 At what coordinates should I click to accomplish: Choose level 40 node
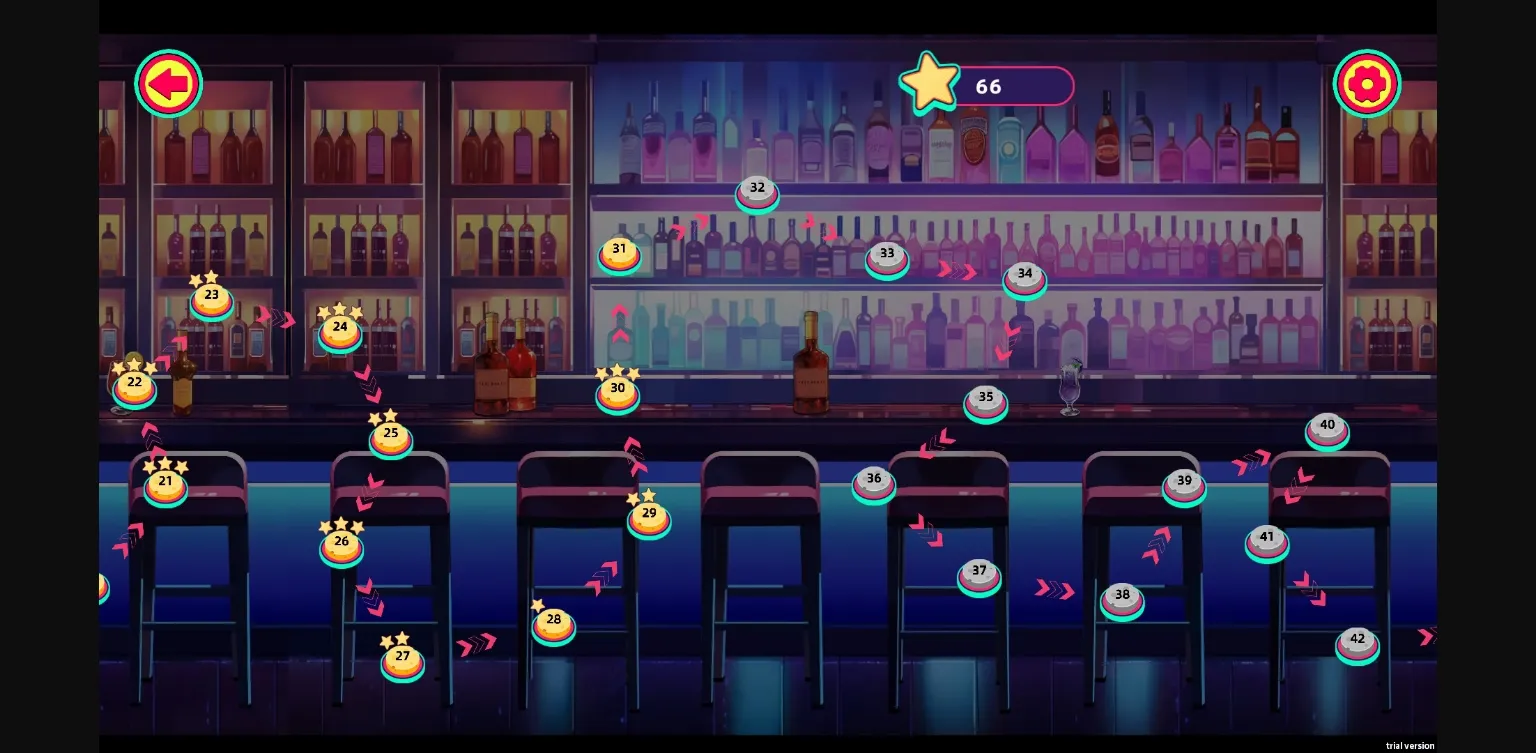point(1327,429)
